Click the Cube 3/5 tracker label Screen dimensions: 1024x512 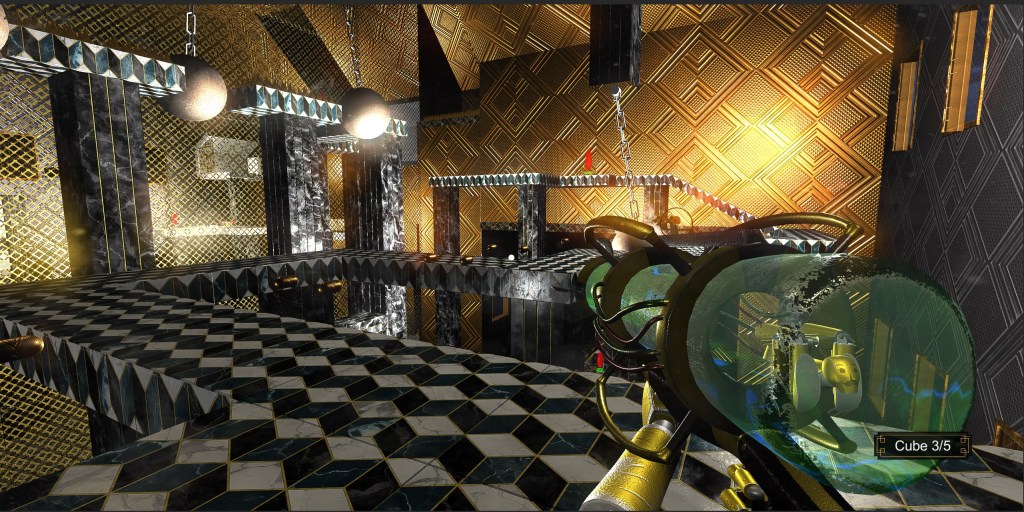click(x=922, y=446)
